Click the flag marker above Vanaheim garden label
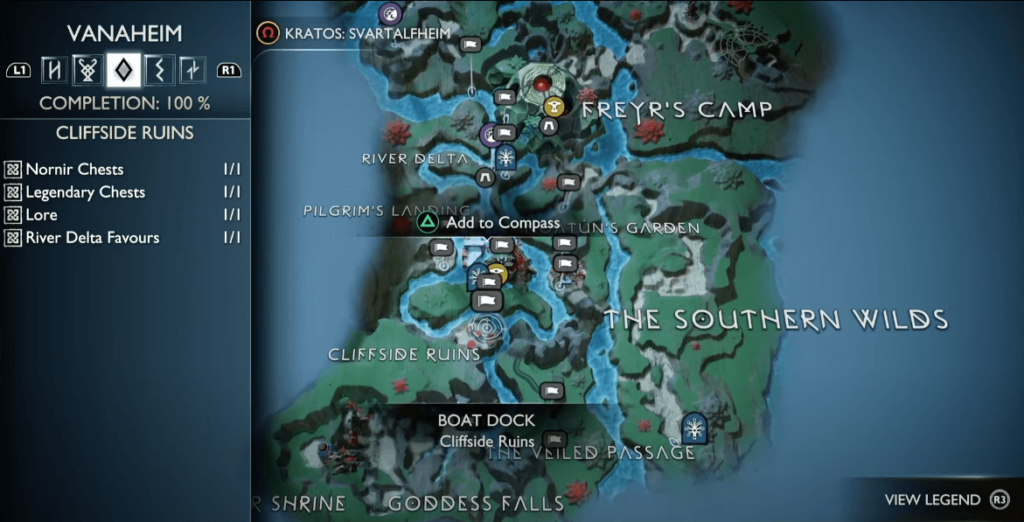 click(x=568, y=182)
